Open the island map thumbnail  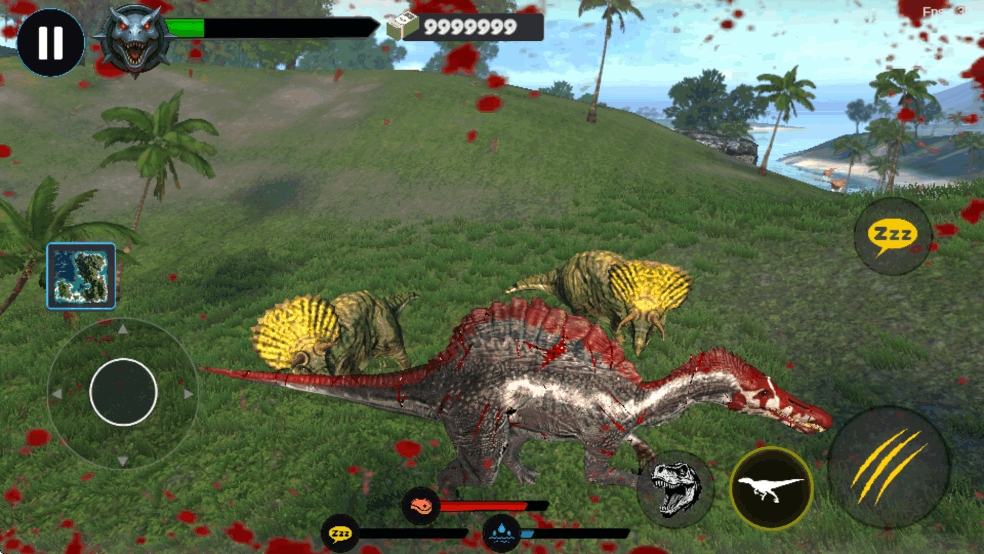(x=81, y=275)
